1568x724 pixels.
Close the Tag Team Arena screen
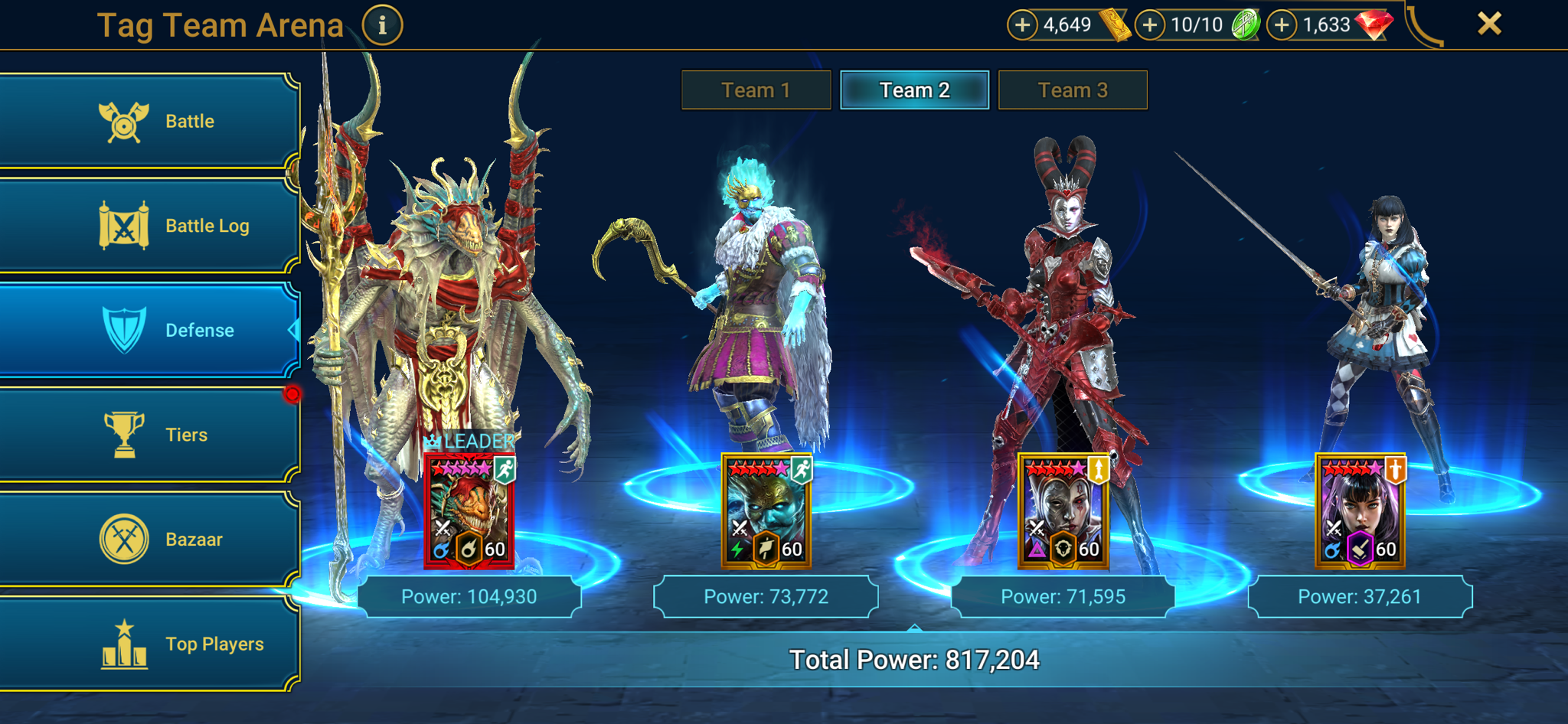(1489, 24)
